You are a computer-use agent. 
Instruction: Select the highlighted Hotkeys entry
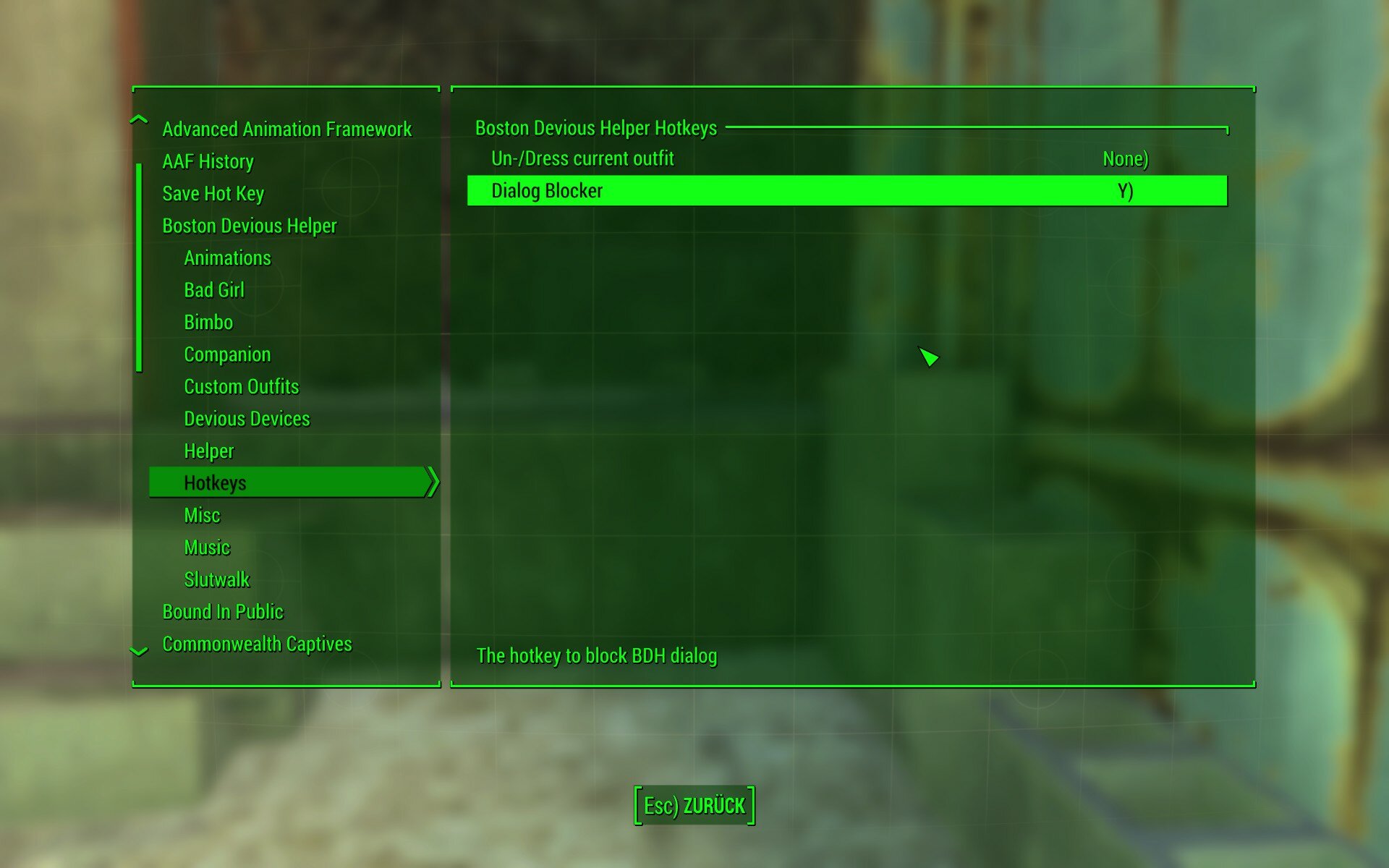click(x=216, y=482)
